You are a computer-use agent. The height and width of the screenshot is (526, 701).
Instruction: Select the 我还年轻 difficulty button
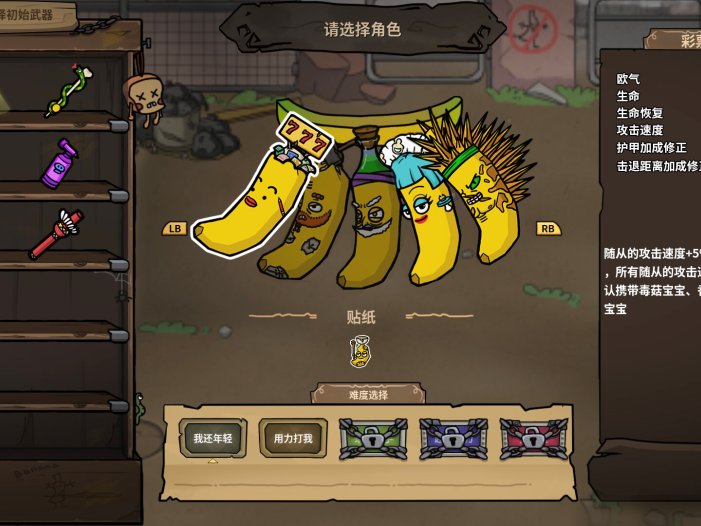[x=212, y=438]
